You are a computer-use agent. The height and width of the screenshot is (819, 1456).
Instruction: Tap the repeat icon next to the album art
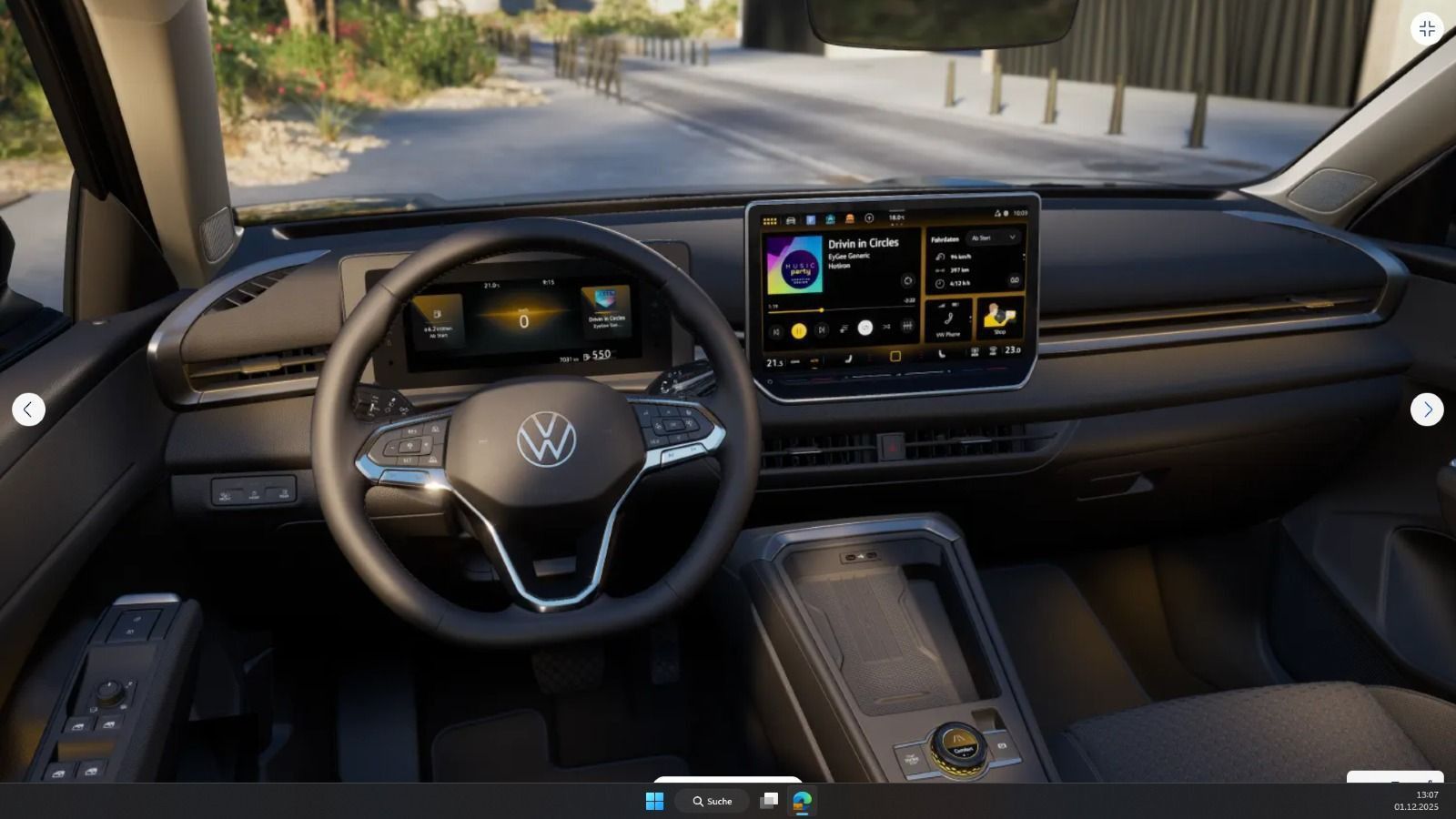tap(907, 281)
